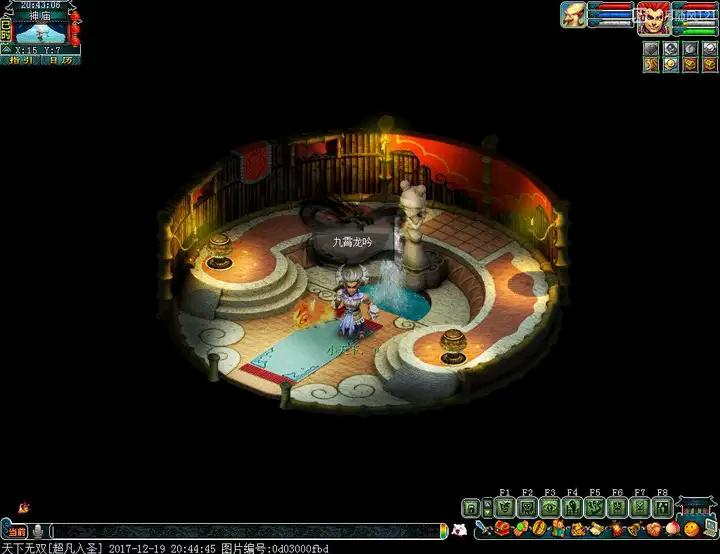Click the orange smiley face icon
The image size is (720, 554).
(x=691, y=529)
